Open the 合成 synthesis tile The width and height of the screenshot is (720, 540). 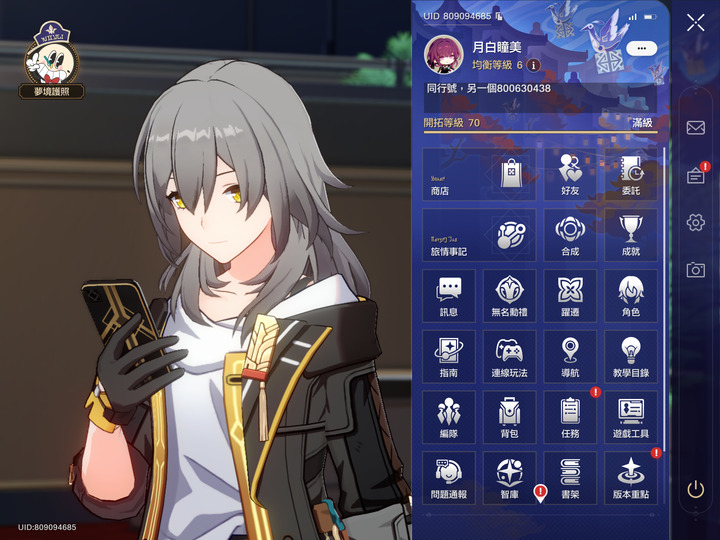(x=569, y=235)
